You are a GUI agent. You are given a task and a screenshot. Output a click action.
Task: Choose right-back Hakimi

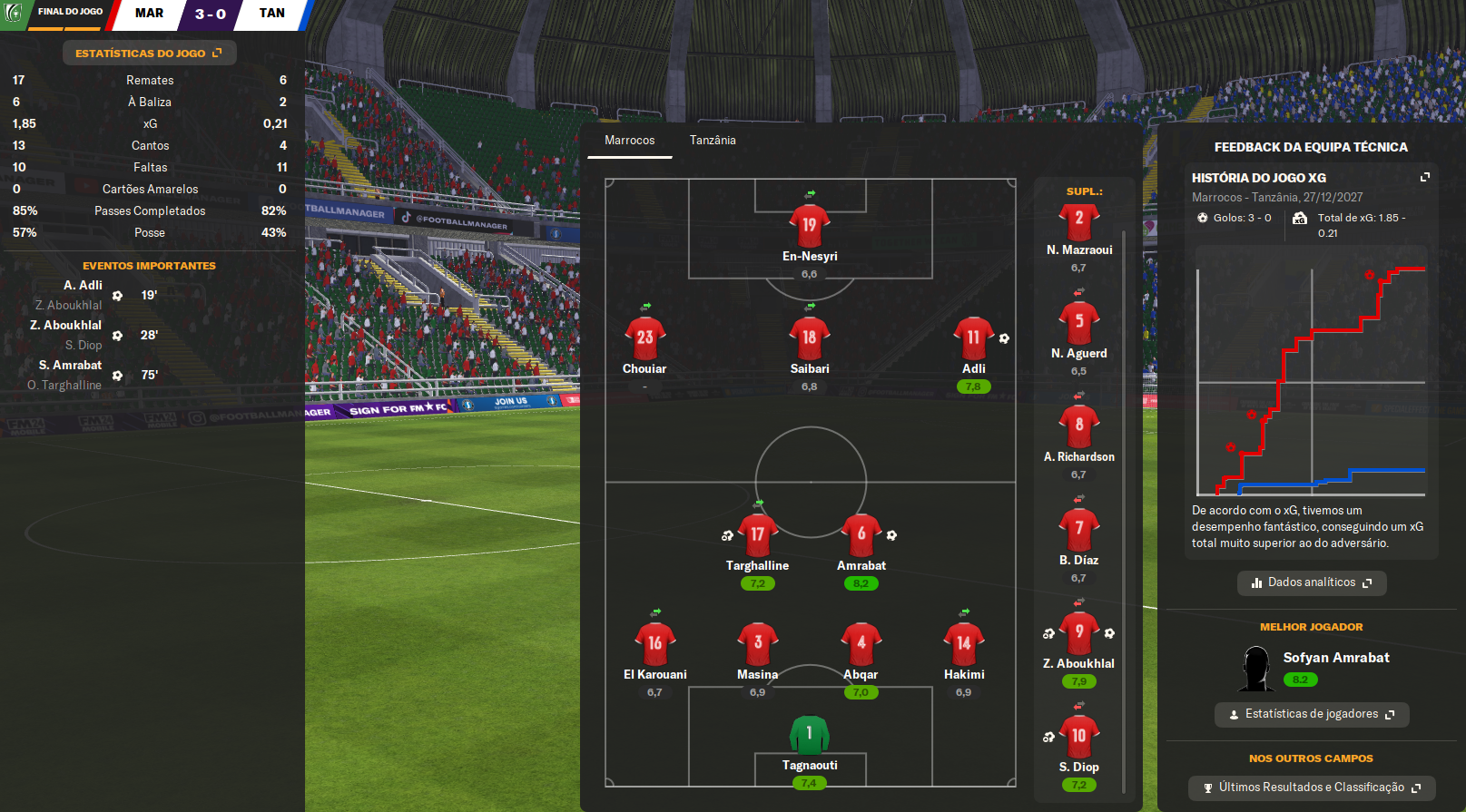click(963, 643)
